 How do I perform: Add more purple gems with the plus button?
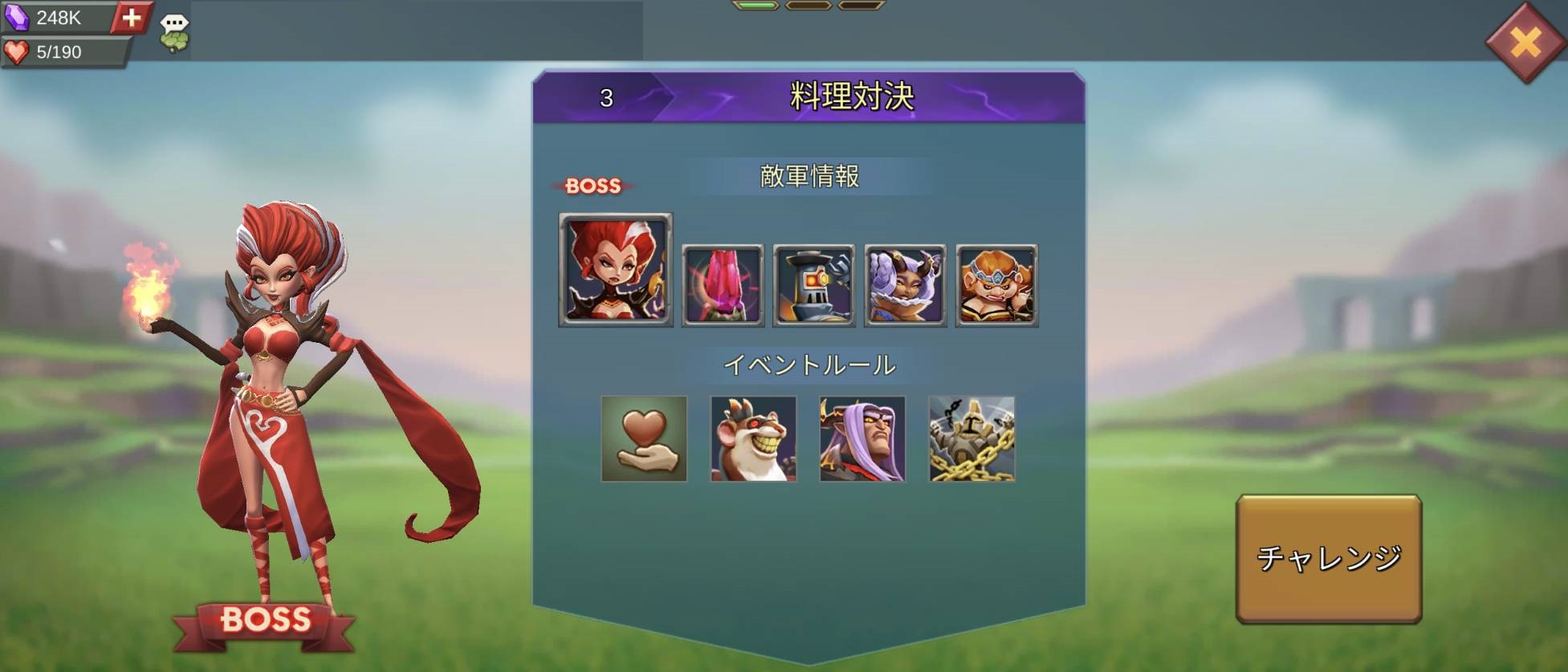(131, 17)
